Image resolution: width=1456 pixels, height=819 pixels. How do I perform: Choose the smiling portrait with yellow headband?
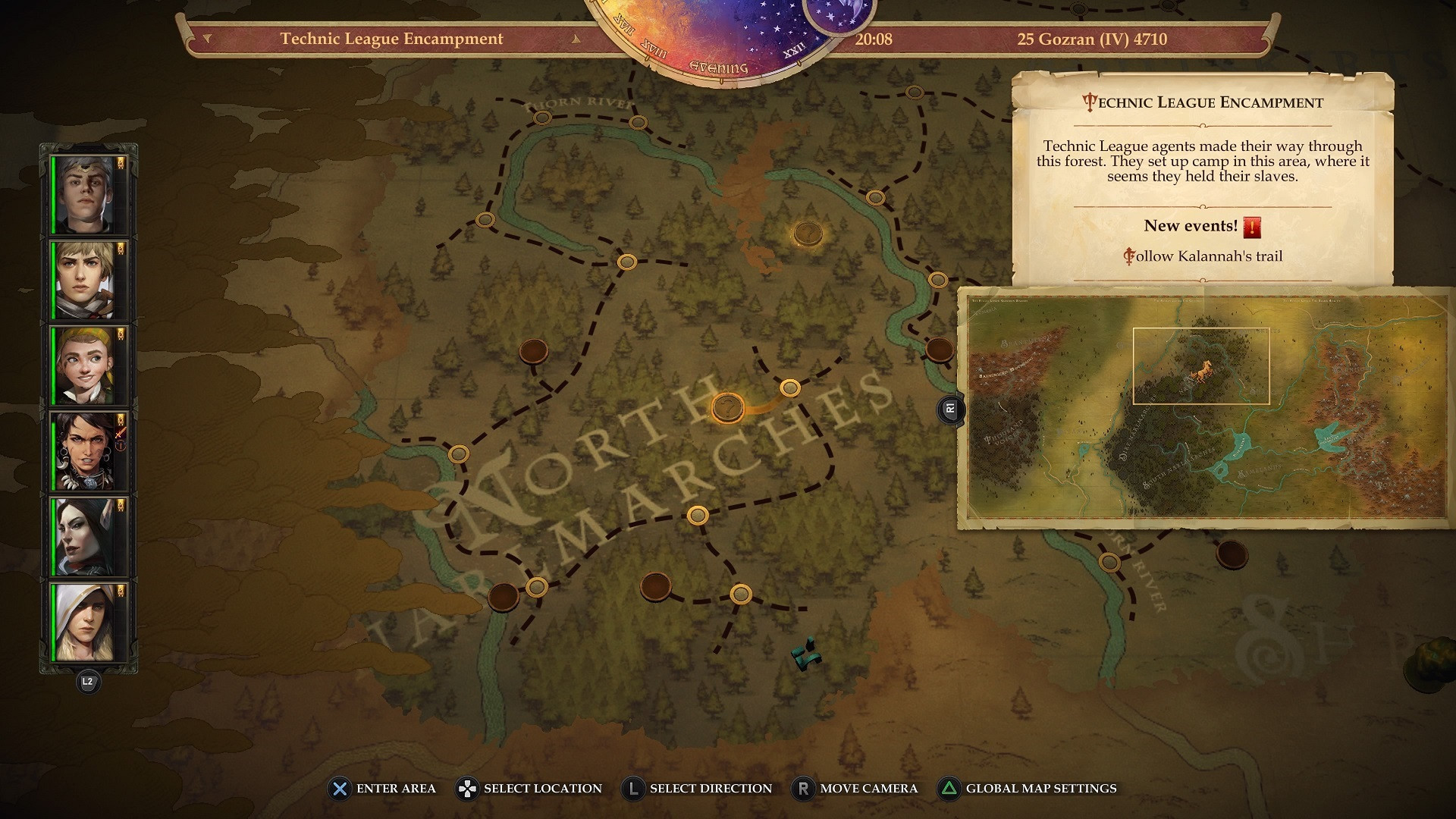[x=83, y=366]
